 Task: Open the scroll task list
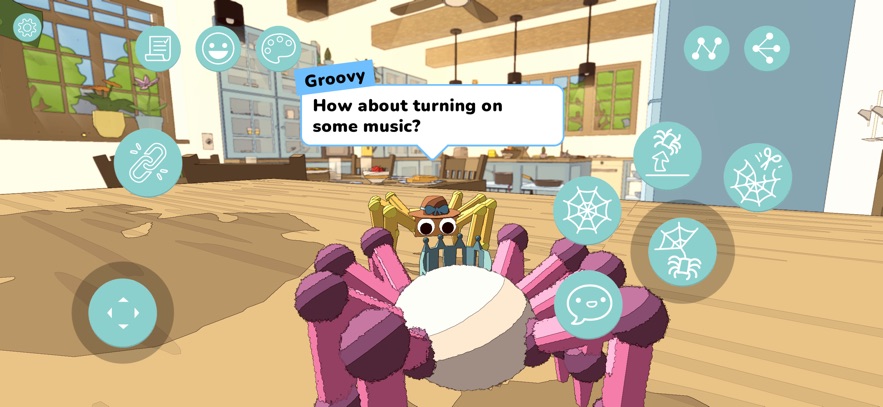click(157, 48)
